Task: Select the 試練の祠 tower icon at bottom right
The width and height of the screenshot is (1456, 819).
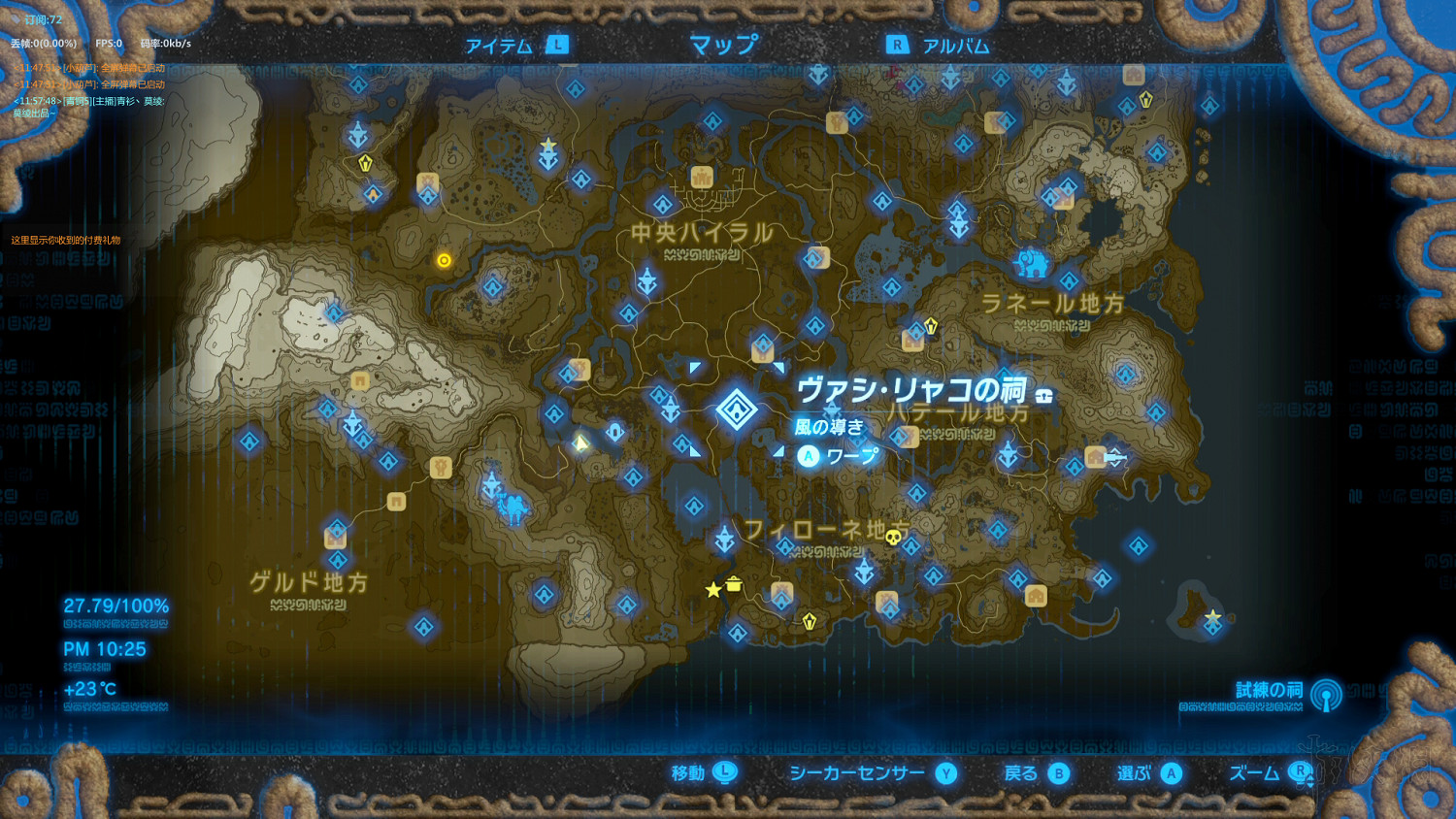Action: pyautogui.click(x=1323, y=695)
